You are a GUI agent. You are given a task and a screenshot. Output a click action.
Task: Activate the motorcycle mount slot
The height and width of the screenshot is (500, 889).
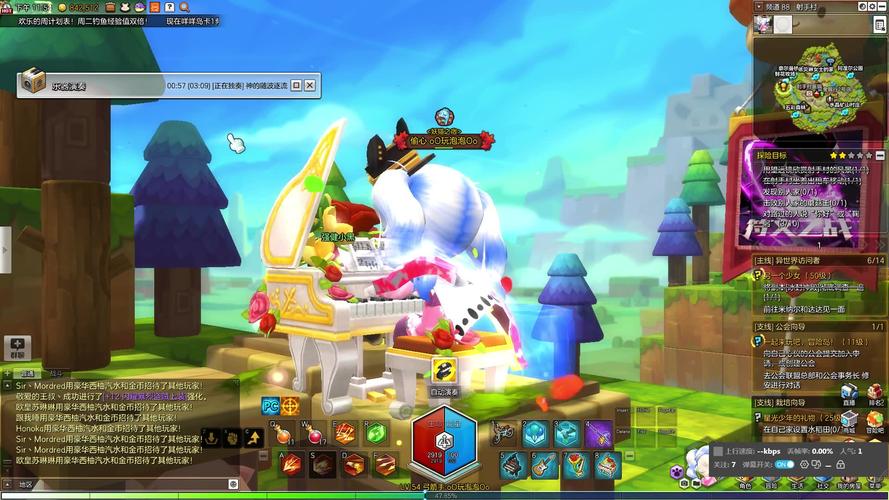point(505,433)
